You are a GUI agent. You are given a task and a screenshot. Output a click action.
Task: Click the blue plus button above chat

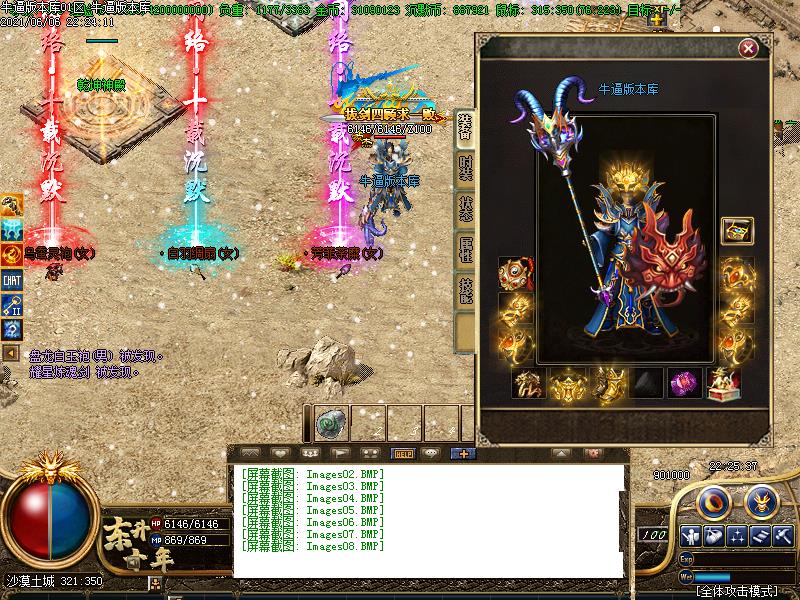tap(462, 454)
